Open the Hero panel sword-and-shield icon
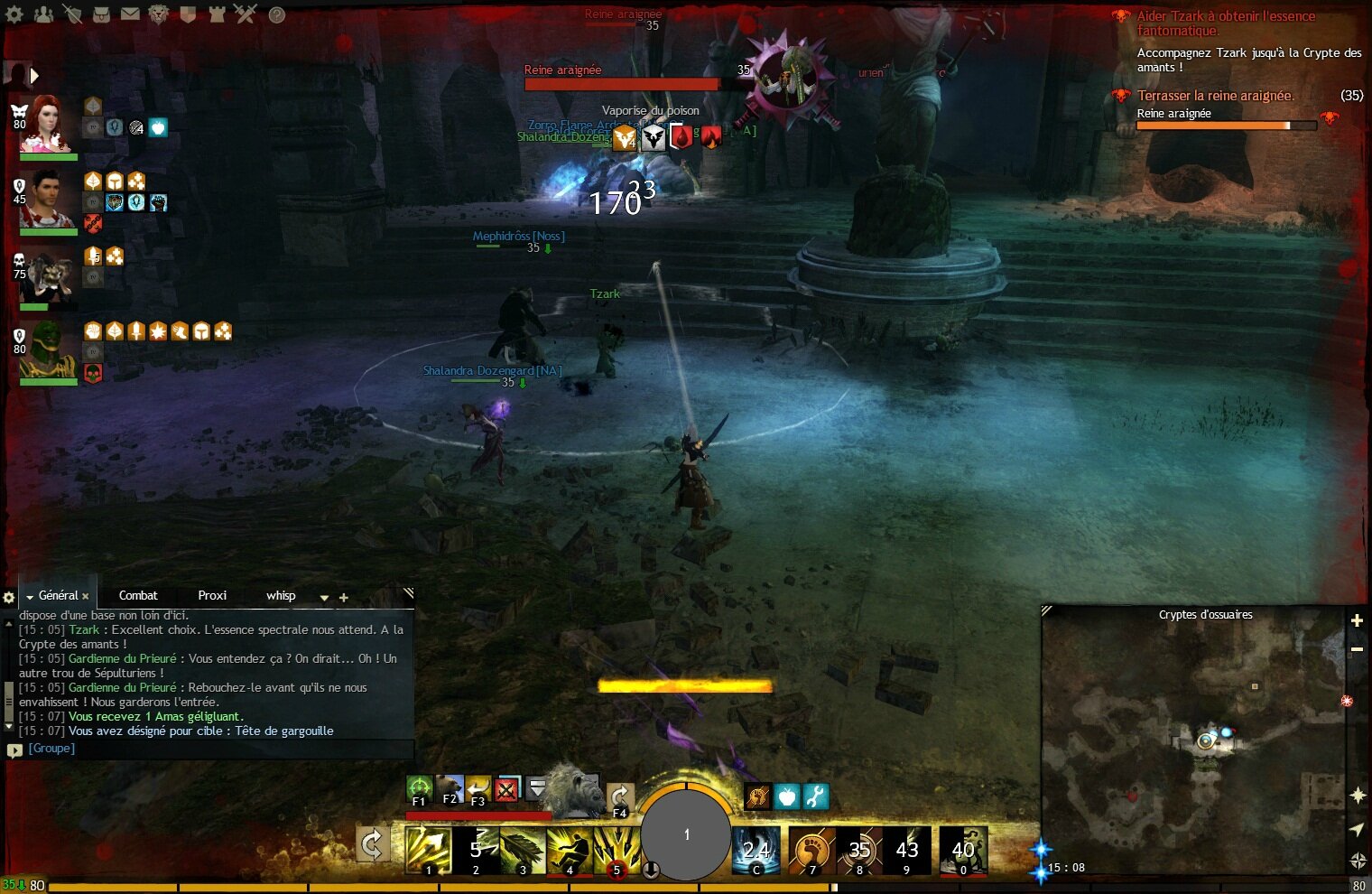The image size is (1372, 894). click(x=75, y=14)
